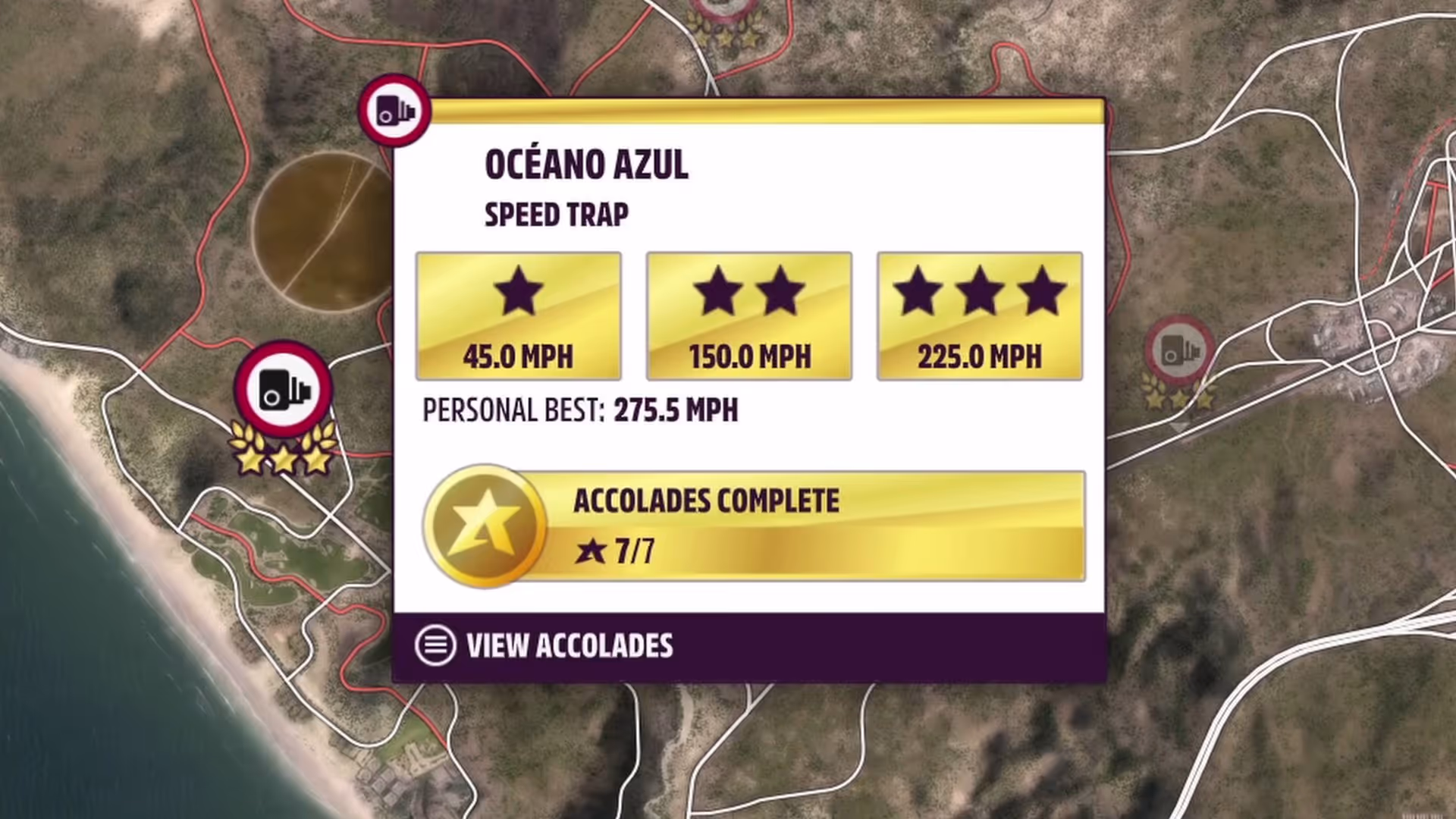Choose the bright speed trap marker near the beach

pyautogui.click(x=284, y=388)
